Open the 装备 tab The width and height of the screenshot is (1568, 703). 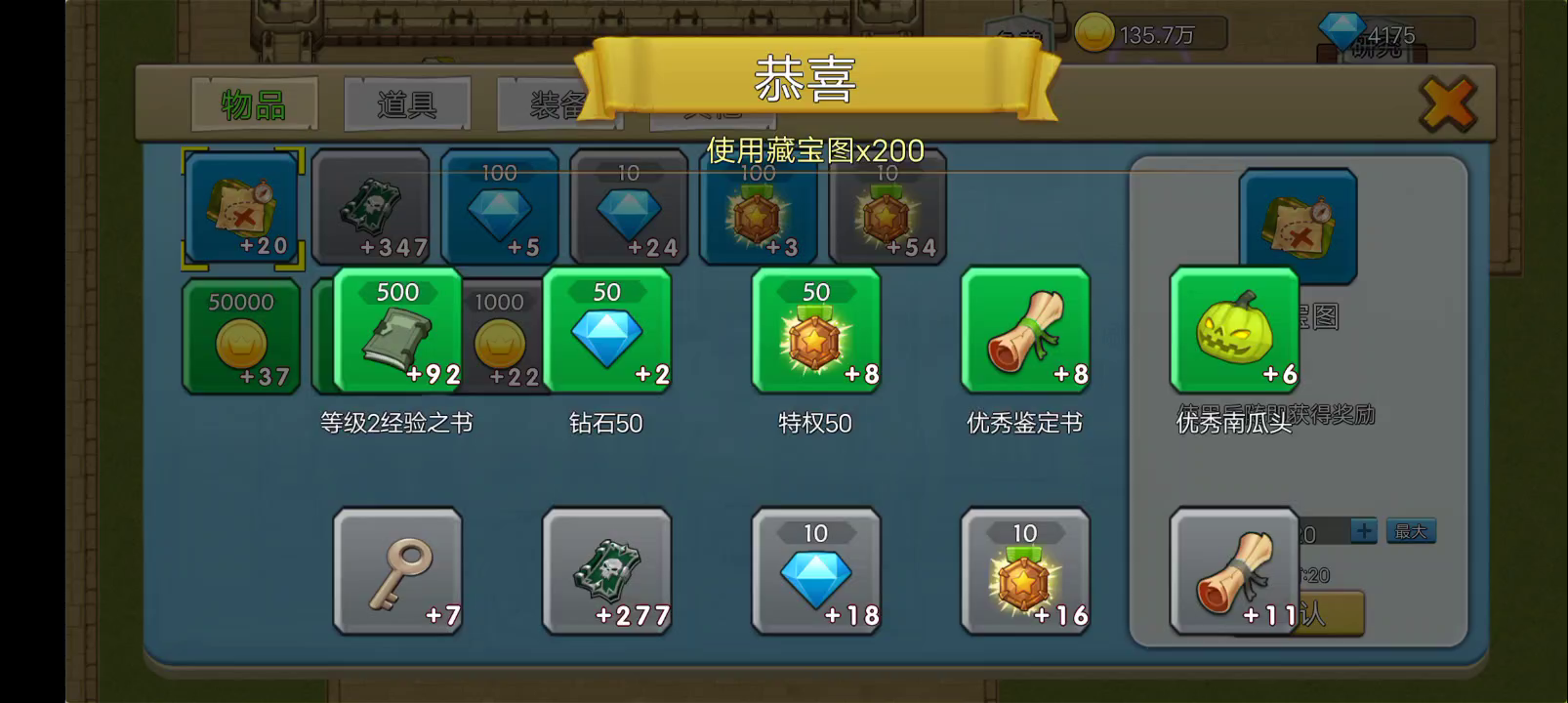557,102
